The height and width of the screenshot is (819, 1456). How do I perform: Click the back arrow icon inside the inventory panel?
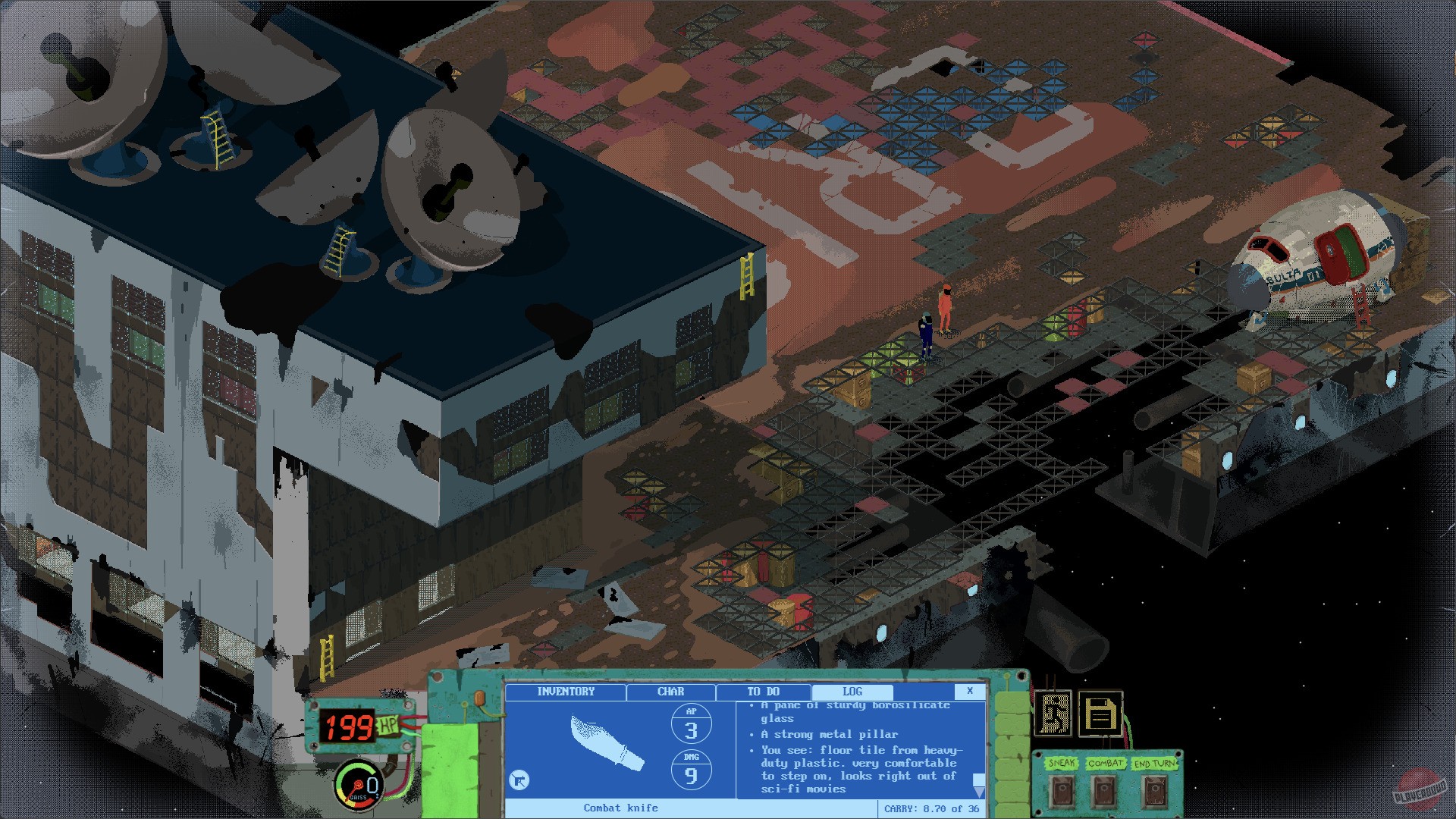[x=520, y=779]
